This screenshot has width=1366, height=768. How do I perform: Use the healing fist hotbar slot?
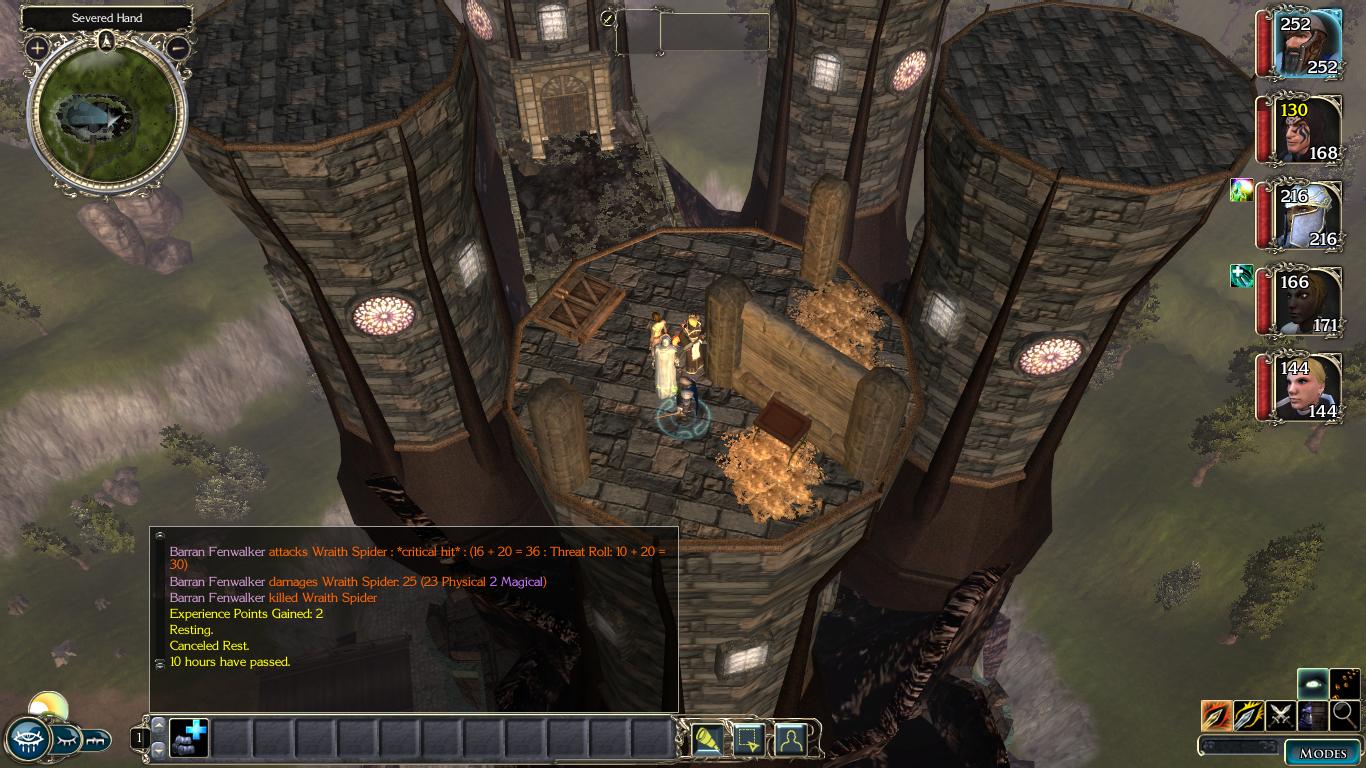(x=188, y=738)
